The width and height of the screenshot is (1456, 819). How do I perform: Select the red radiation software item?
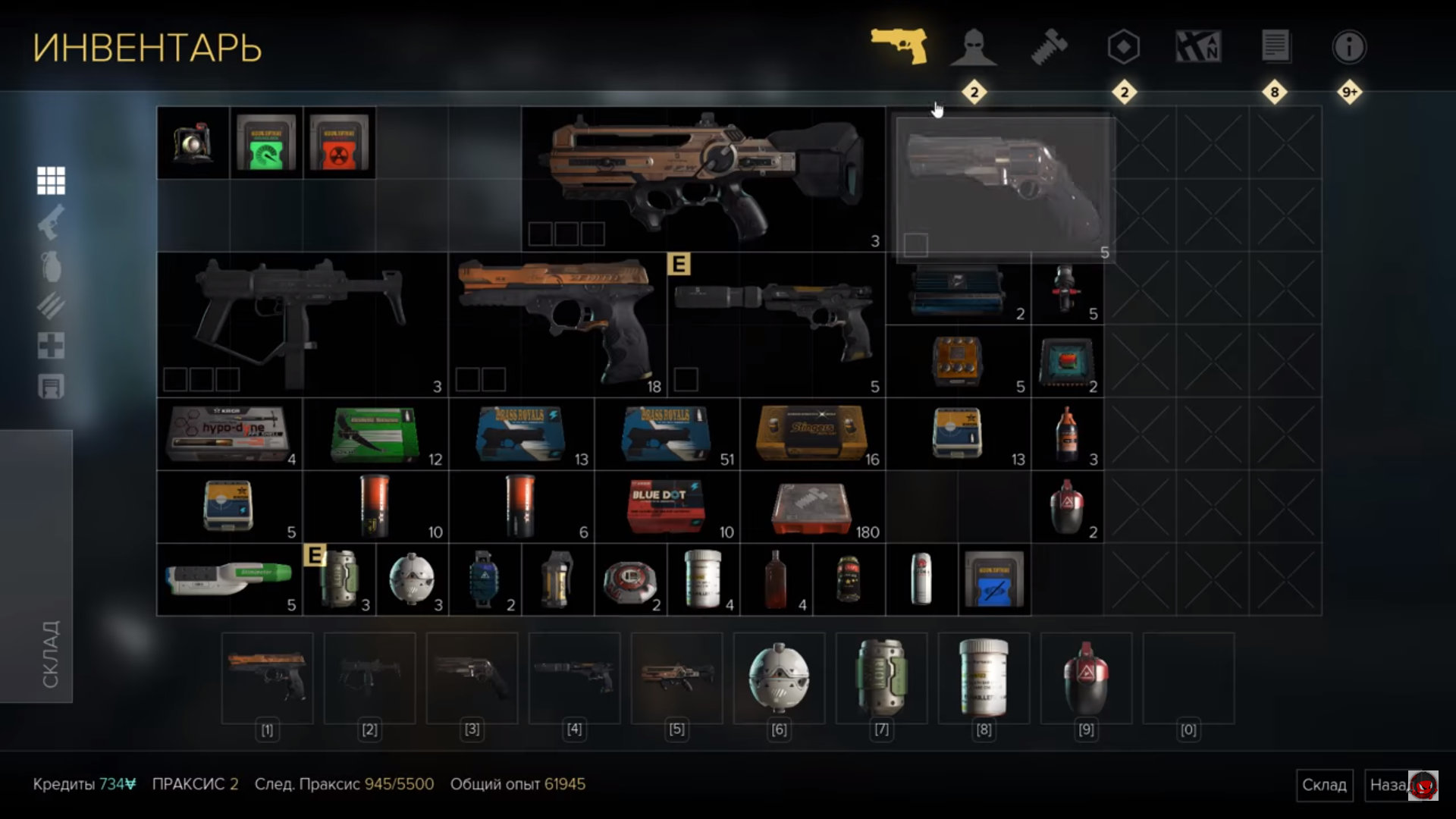(x=339, y=143)
